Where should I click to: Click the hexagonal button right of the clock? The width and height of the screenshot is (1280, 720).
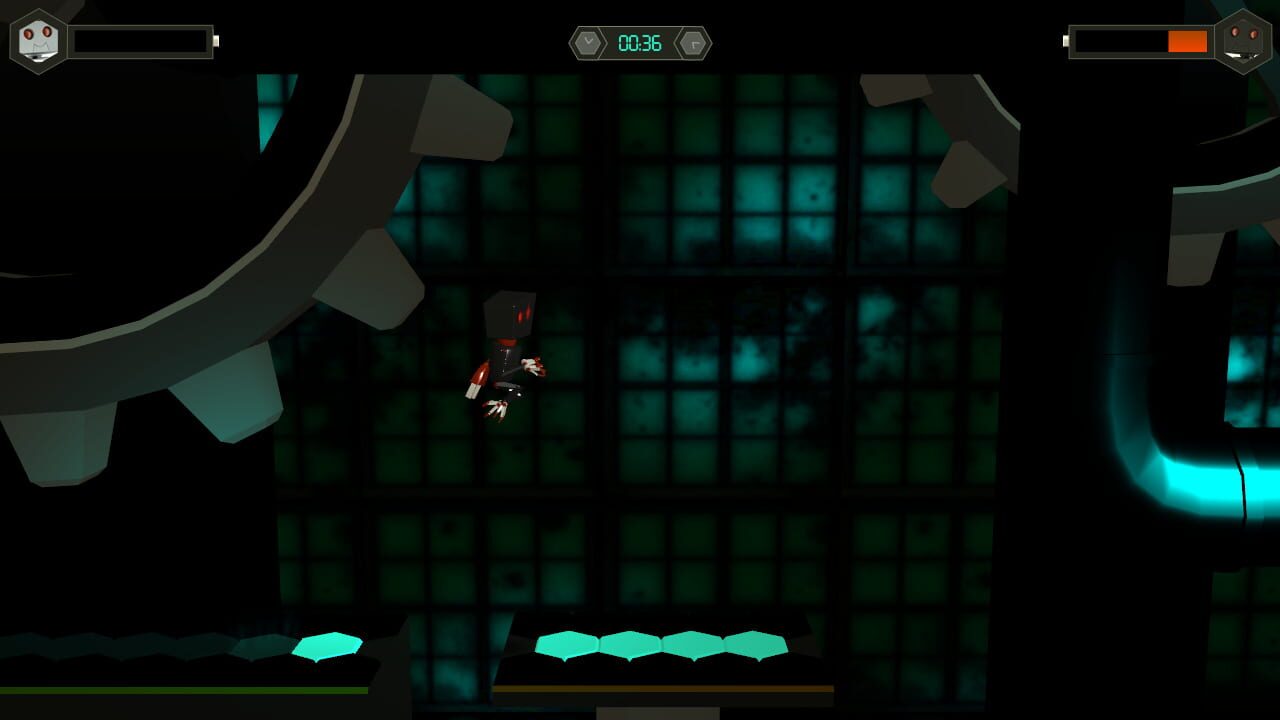click(692, 43)
